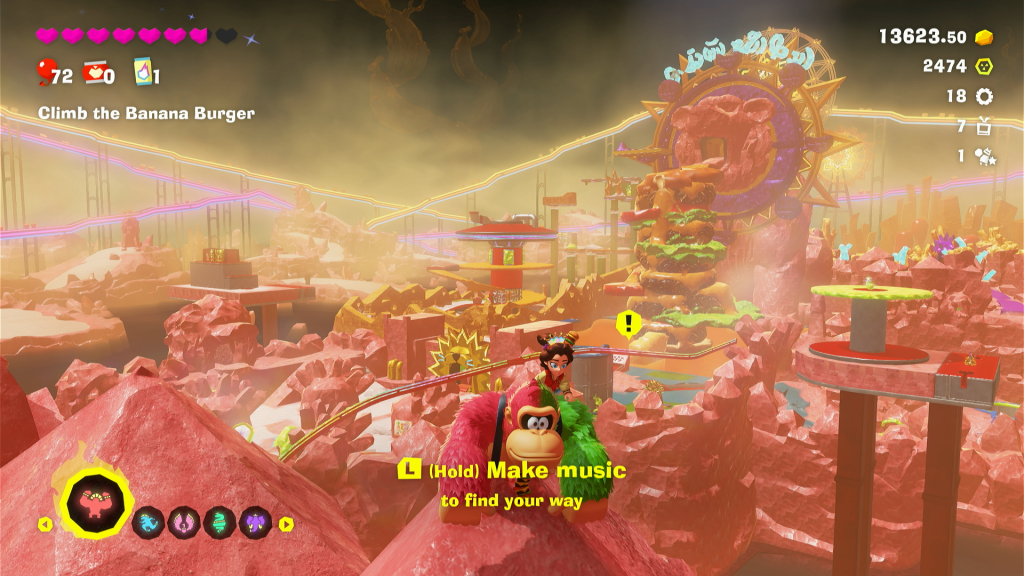
Task: Switch to the blue Zebra Bananza icon
Action: (x=148, y=522)
